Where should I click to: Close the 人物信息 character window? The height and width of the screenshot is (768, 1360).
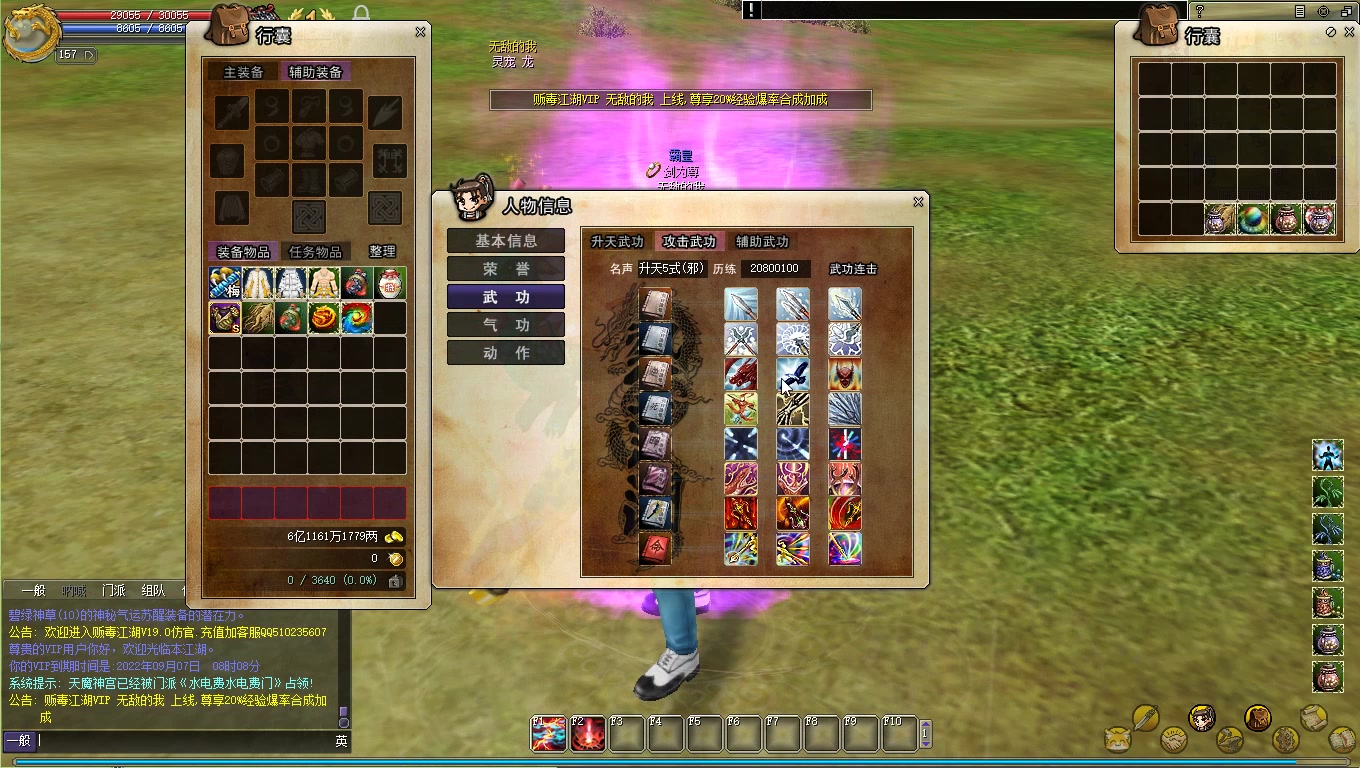918,202
